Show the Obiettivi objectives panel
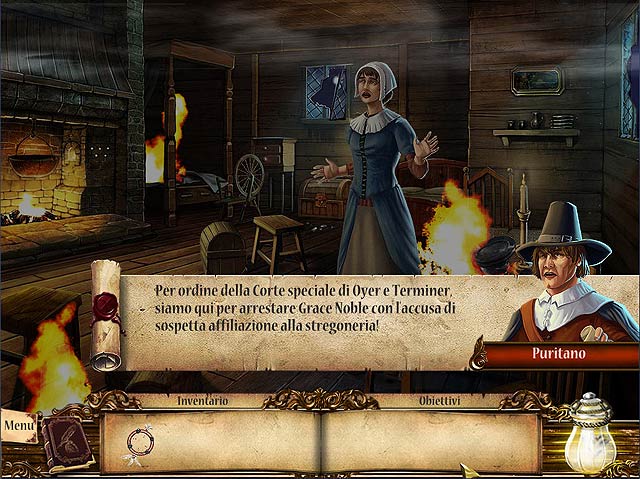The height and width of the screenshot is (479, 640). 440,400
